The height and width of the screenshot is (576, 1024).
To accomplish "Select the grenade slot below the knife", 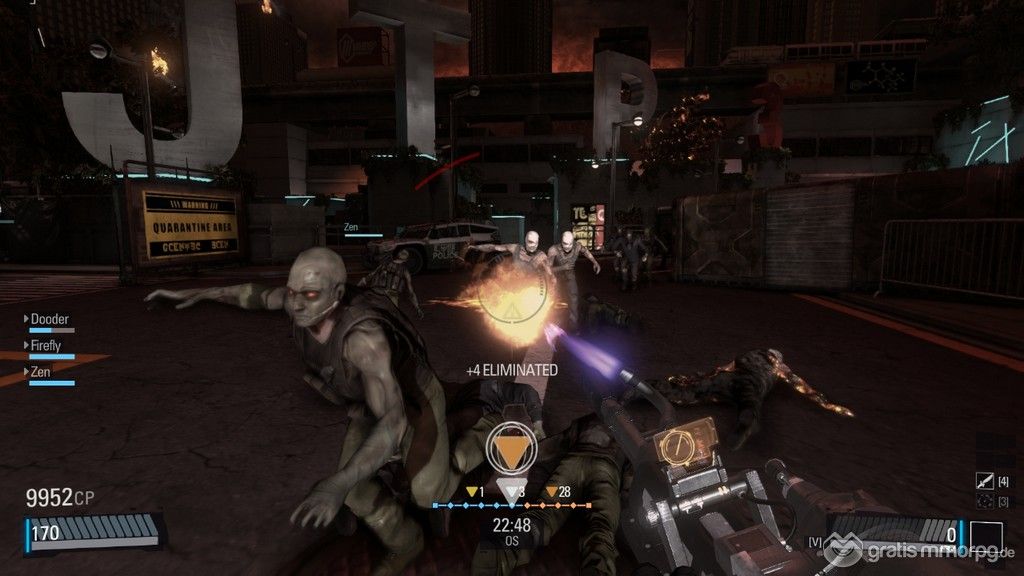I will point(984,500).
